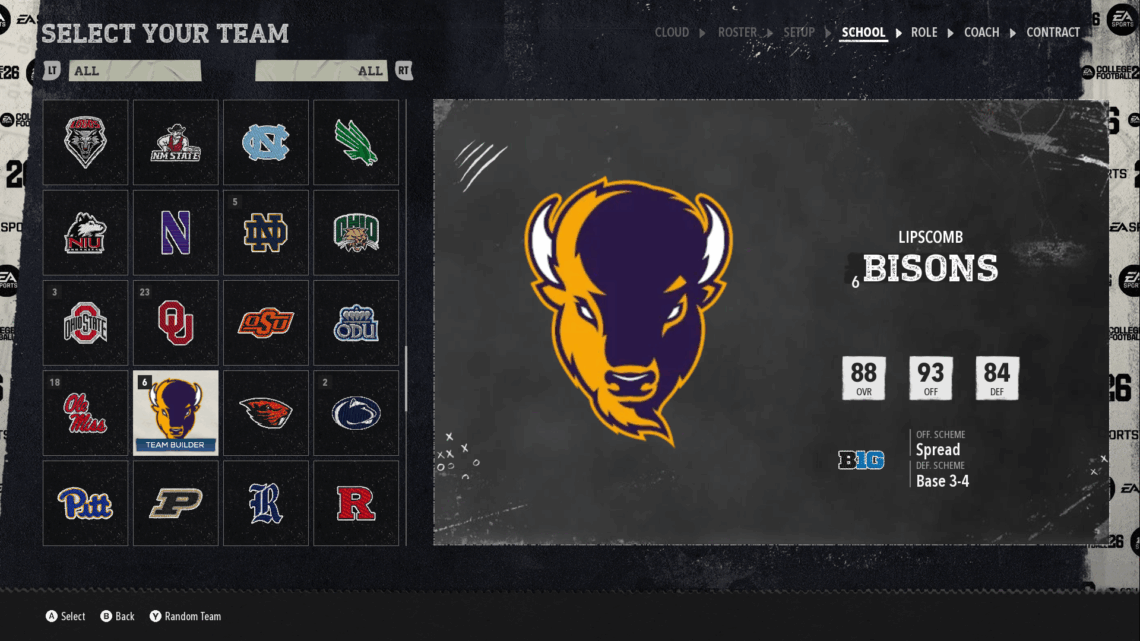Pick the Pitt Panthers team tile
Image resolution: width=1140 pixels, height=641 pixels.
[85, 503]
